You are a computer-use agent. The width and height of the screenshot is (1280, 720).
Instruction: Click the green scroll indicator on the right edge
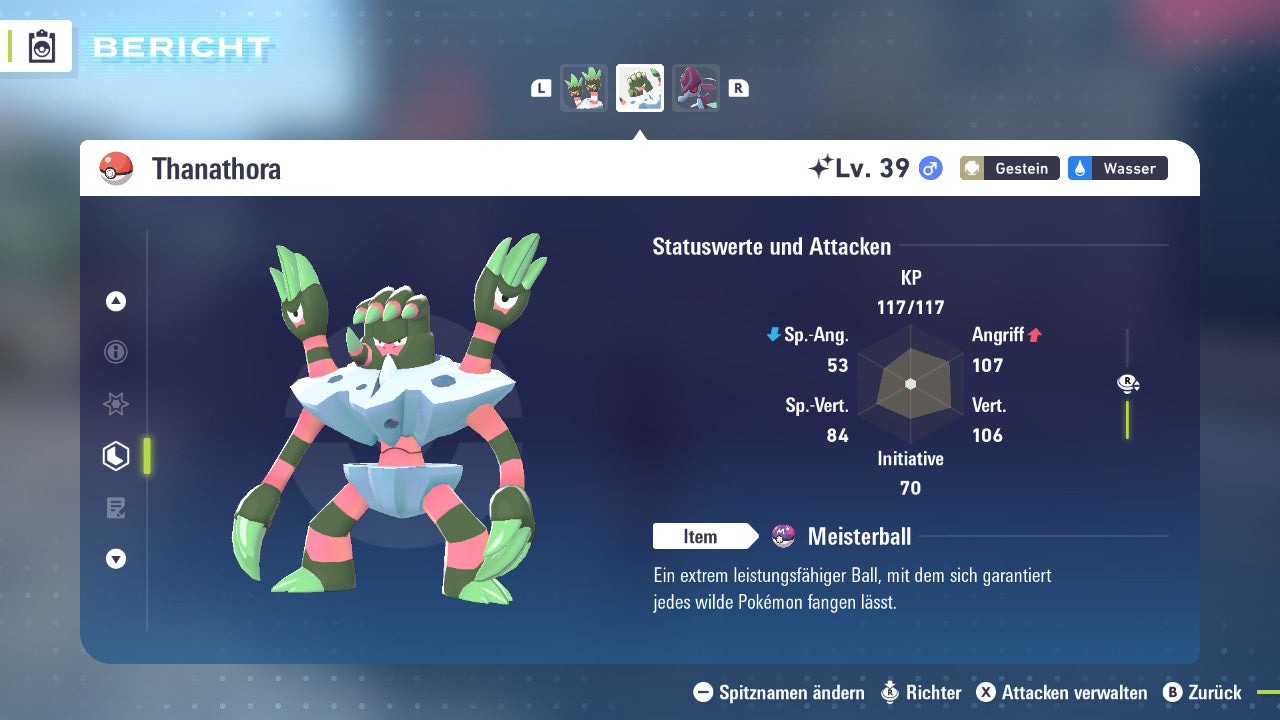tap(1129, 420)
